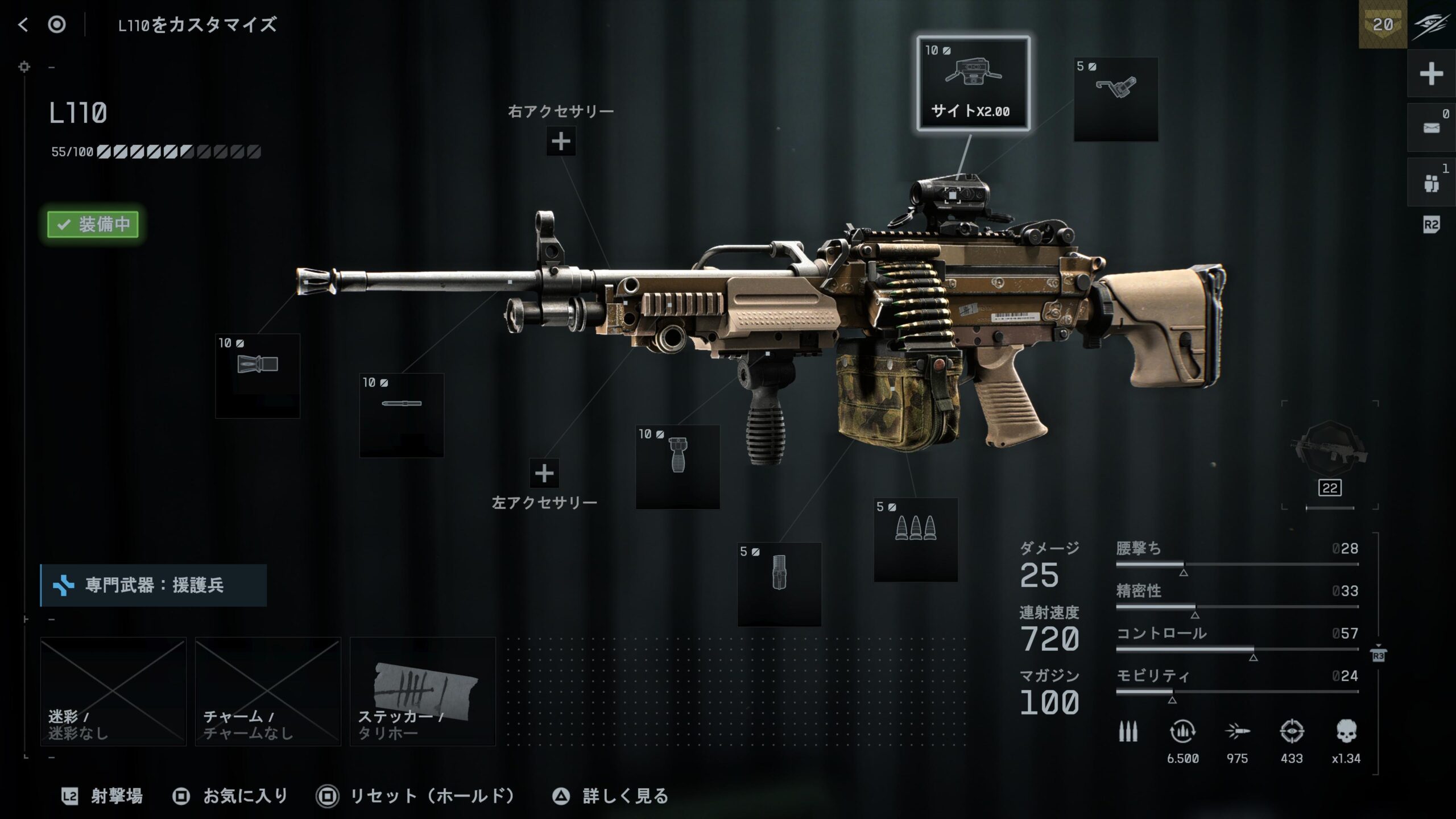Screen dimensions: 1456x819
Task: Add a right accessory (右アクセサリー)
Action: pyautogui.click(x=561, y=141)
